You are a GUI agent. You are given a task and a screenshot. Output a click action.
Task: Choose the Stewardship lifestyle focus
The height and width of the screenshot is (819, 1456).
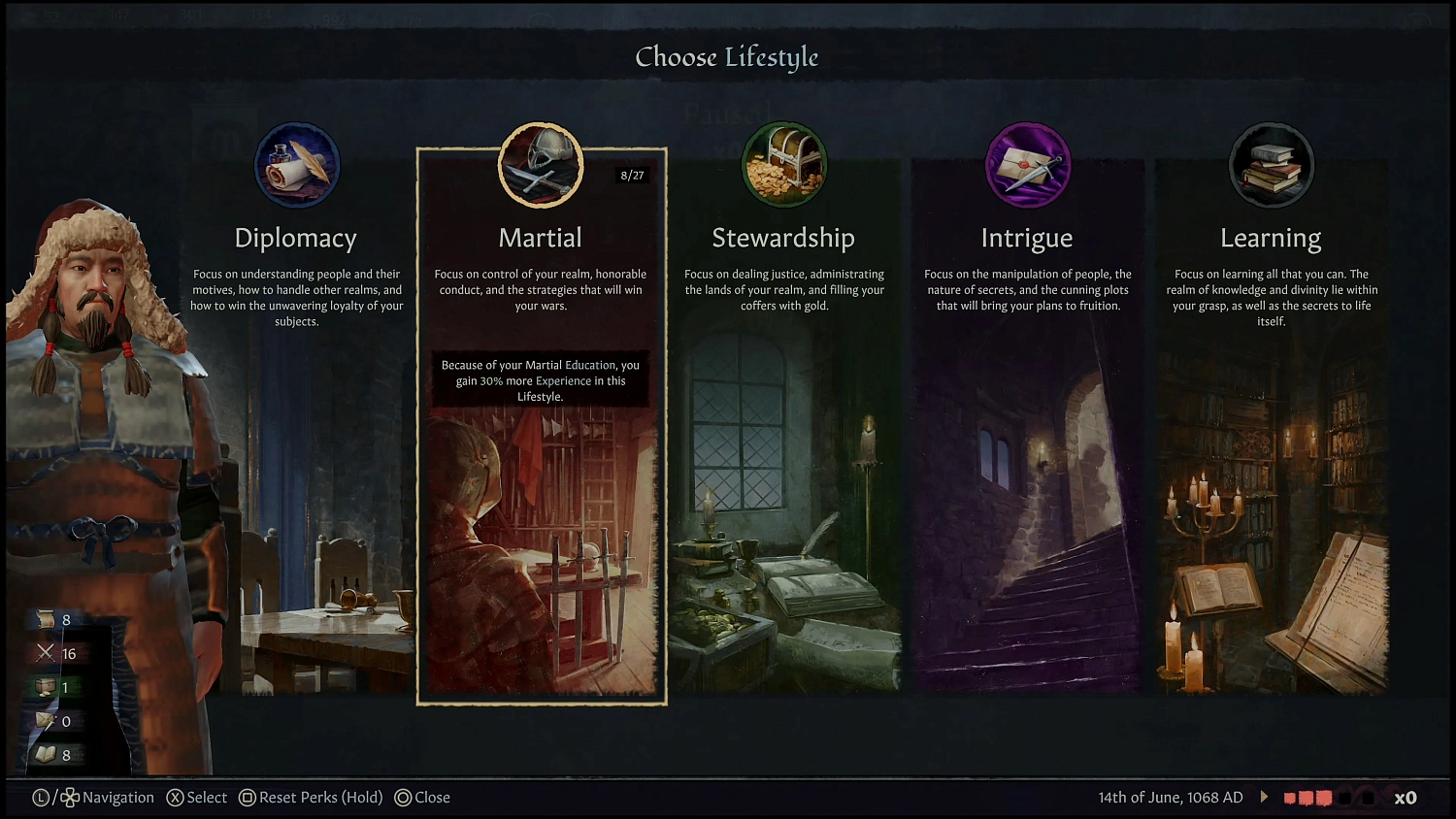pos(784,437)
